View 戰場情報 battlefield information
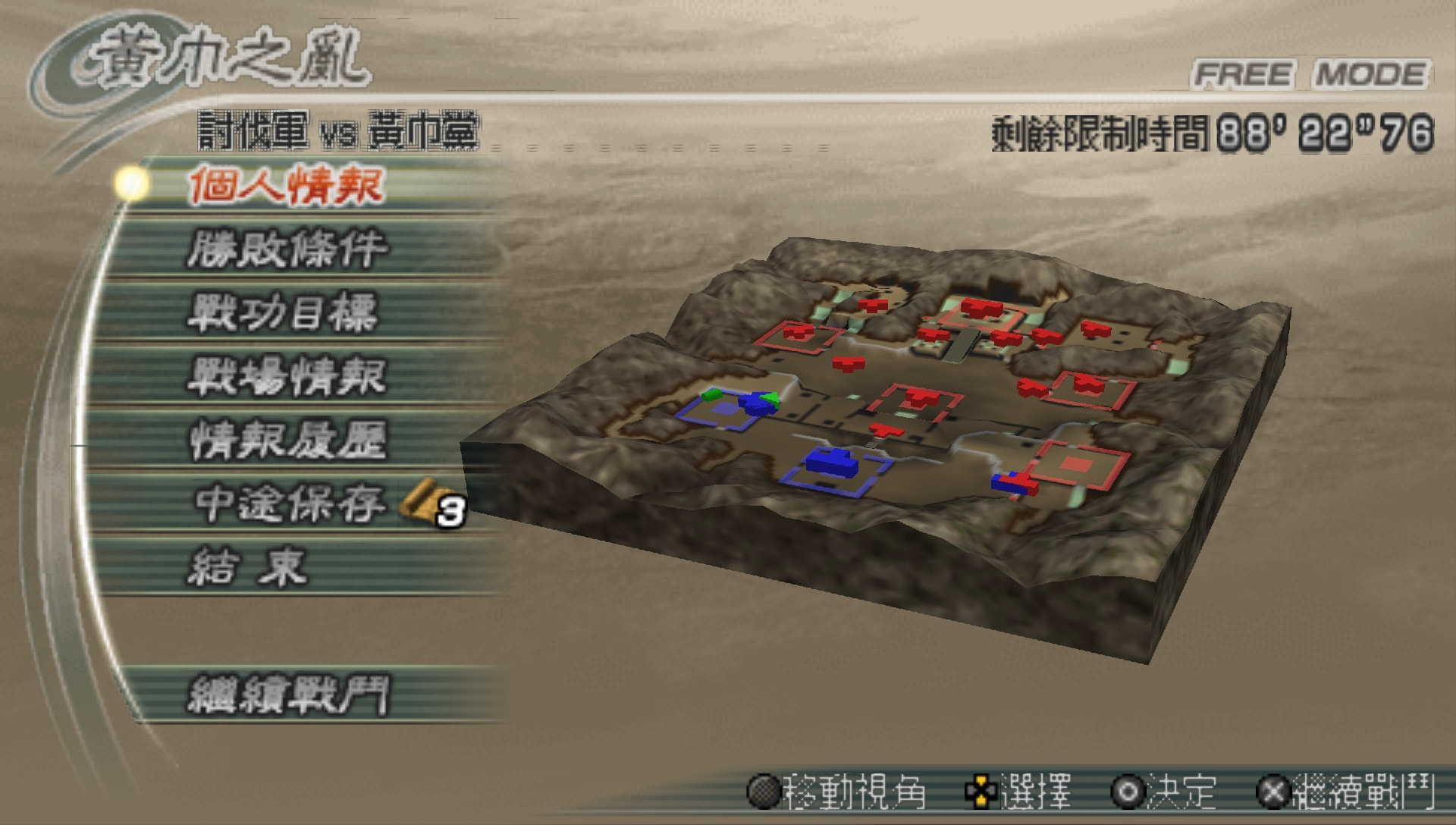This screenshot has height=825, width=1456. click(x=288, y=377)
